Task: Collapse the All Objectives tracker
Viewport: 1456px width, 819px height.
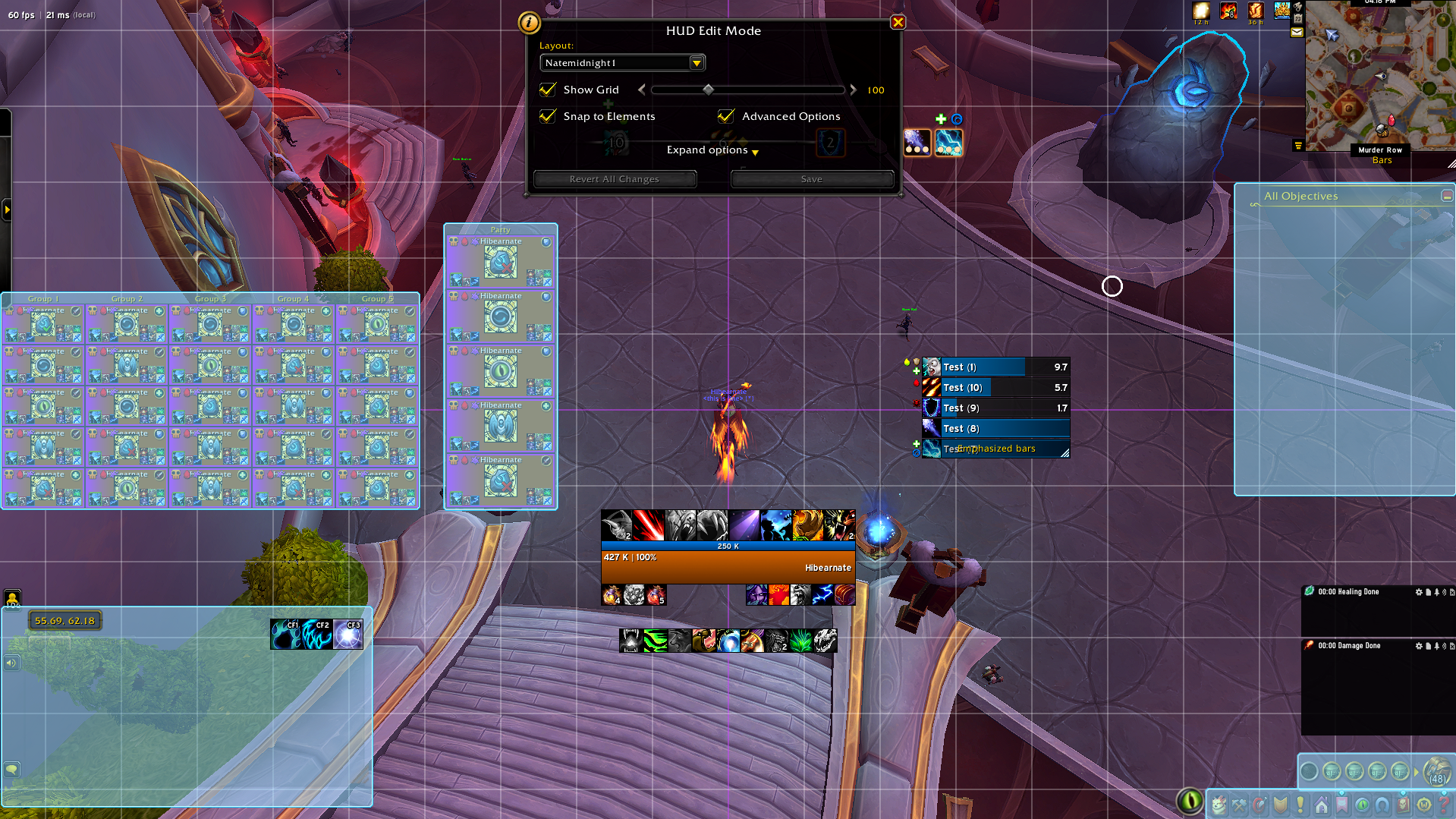Action: pos(1447,196)
